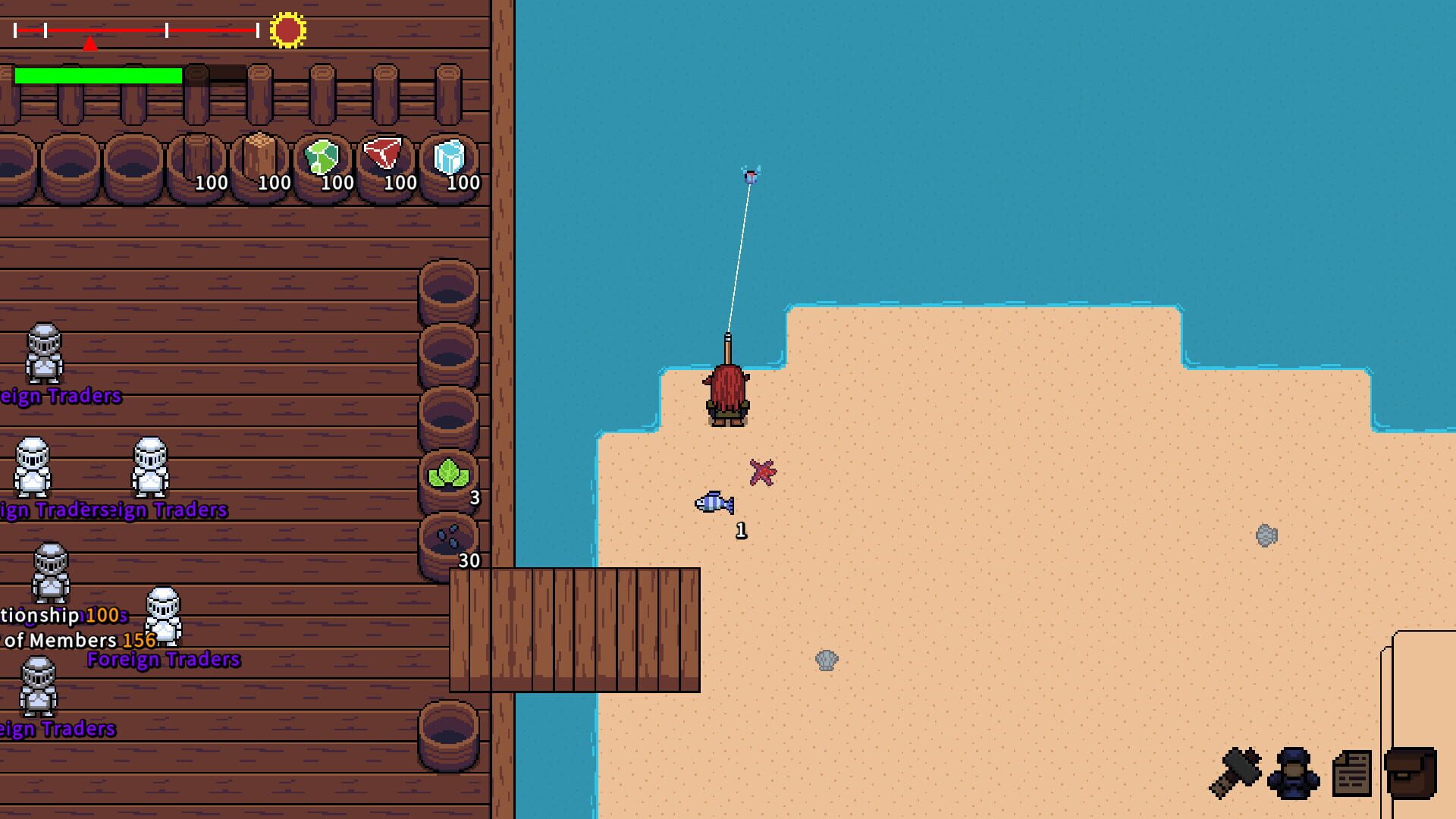Click the topmost Foreign Traders label
This screenshot has width=1456, height=819.
(x=59, y=394)
